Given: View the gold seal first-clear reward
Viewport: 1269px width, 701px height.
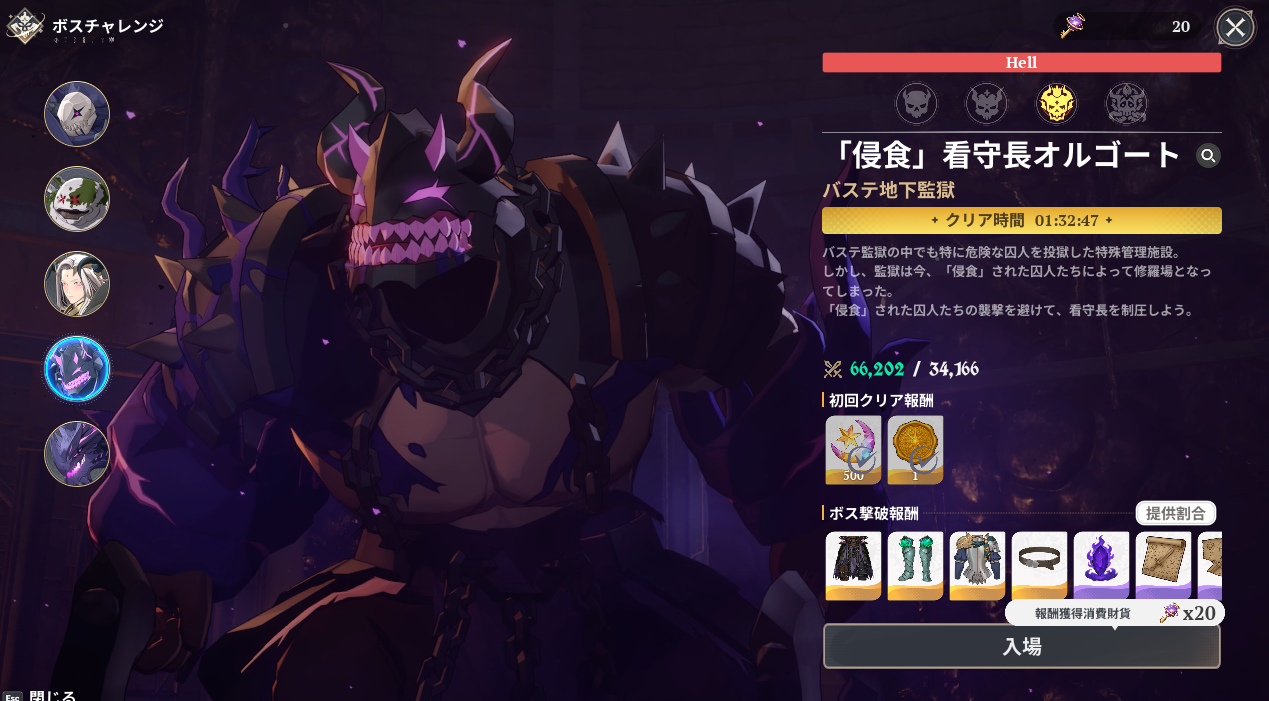Looking at the screenshot, I should tap(915, 449).
